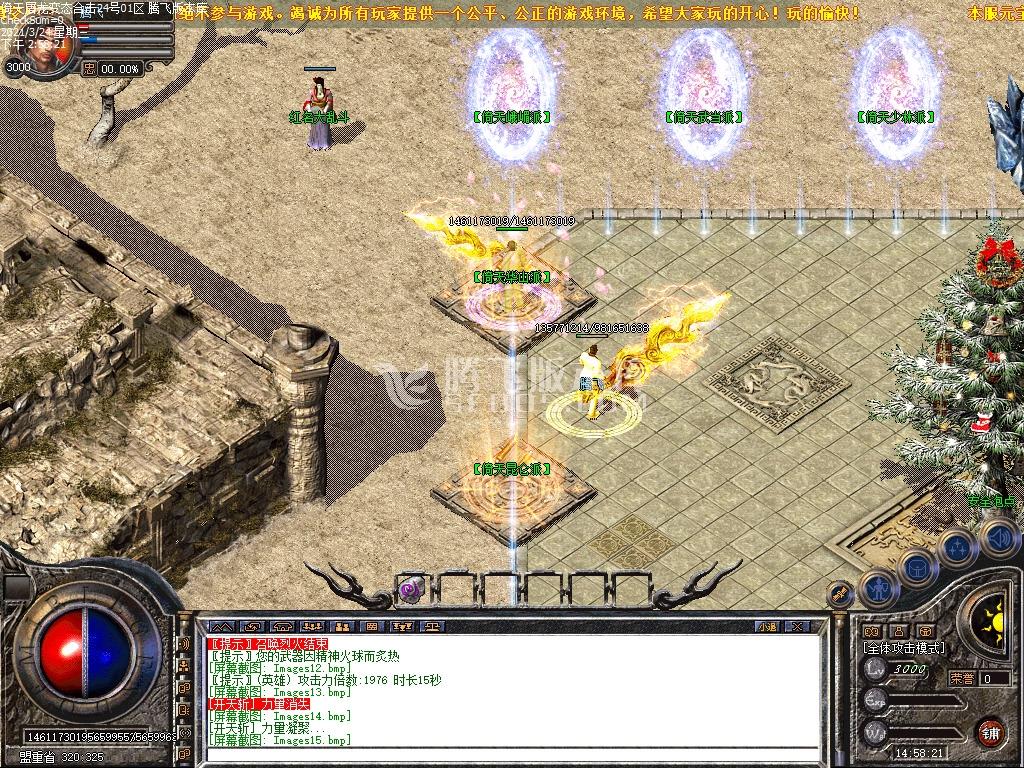Click the group of three figures chat button

(x=312, y=626)
